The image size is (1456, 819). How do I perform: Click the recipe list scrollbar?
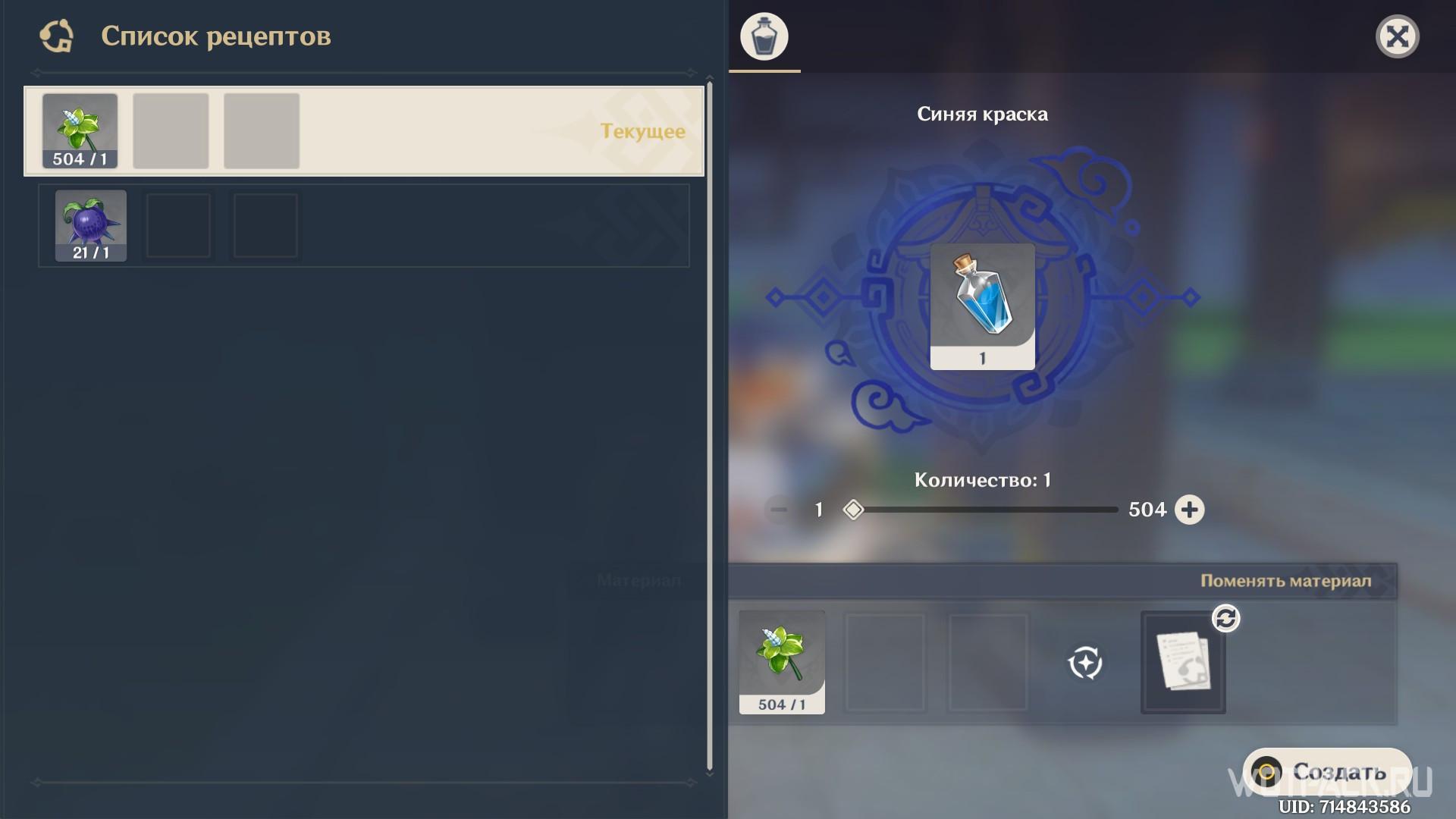point(710,425)
